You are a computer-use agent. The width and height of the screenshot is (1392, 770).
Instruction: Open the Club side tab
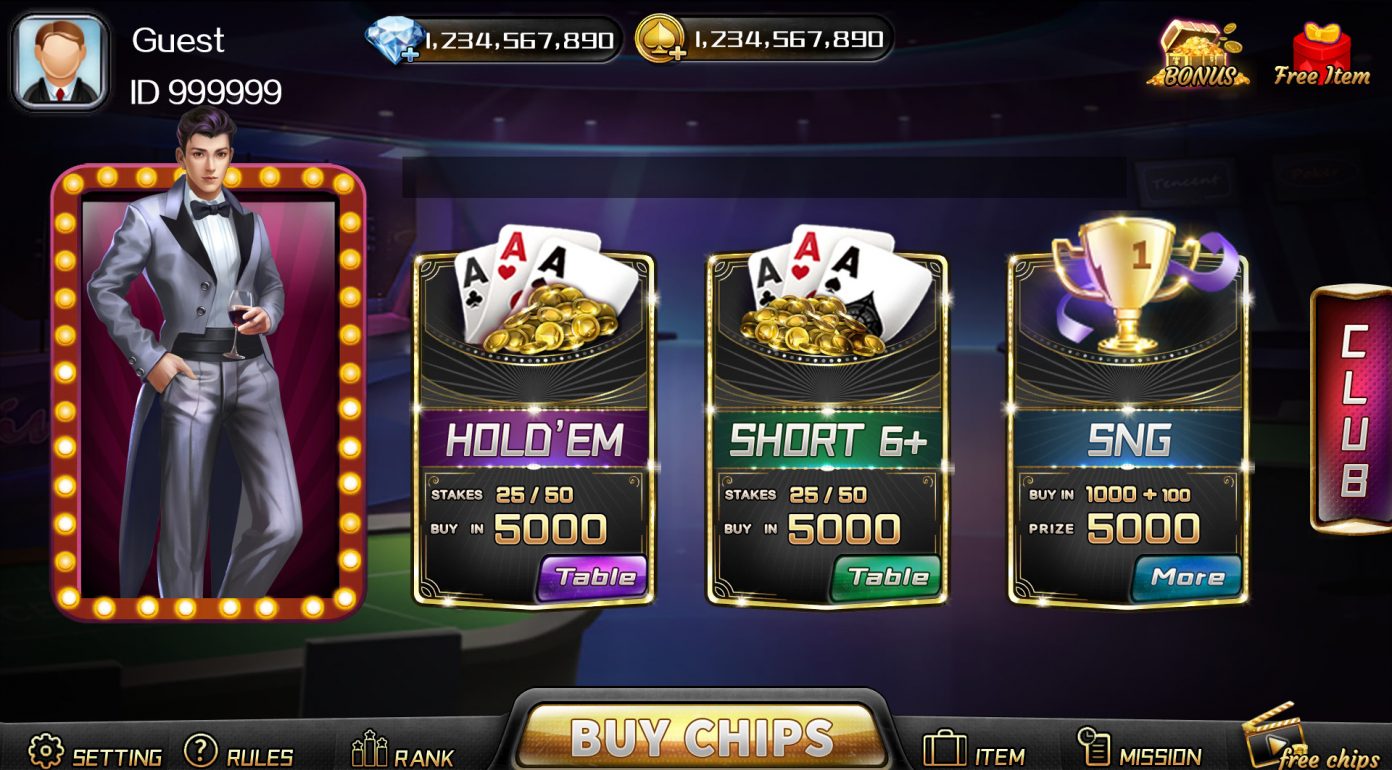(1352, 410)
